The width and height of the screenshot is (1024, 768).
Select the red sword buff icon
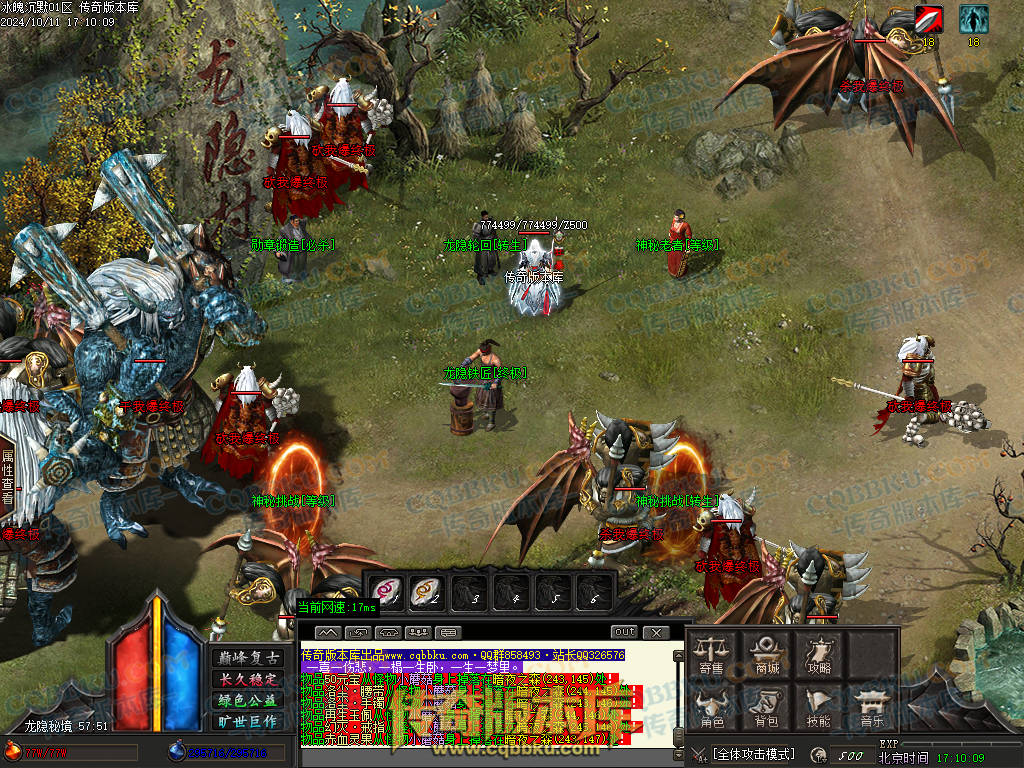point(928,19)
